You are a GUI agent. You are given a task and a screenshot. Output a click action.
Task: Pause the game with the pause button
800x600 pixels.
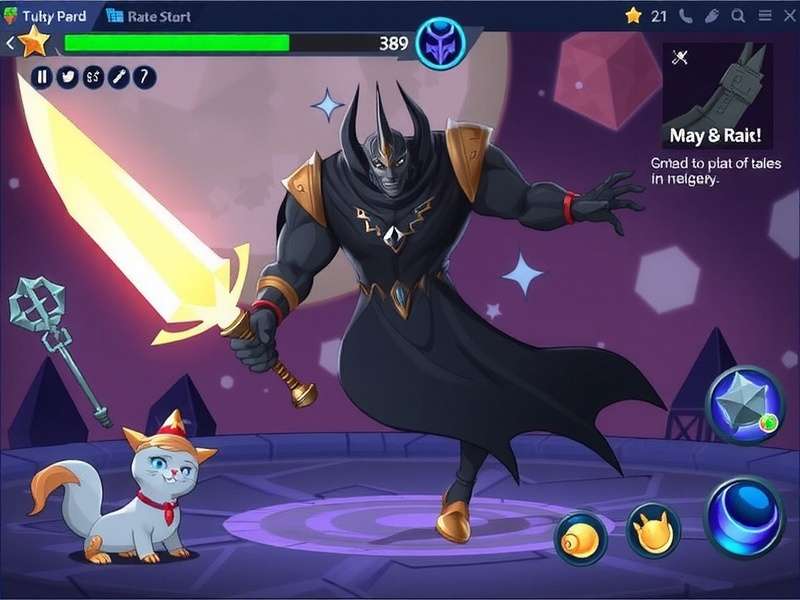click(42, 76)
